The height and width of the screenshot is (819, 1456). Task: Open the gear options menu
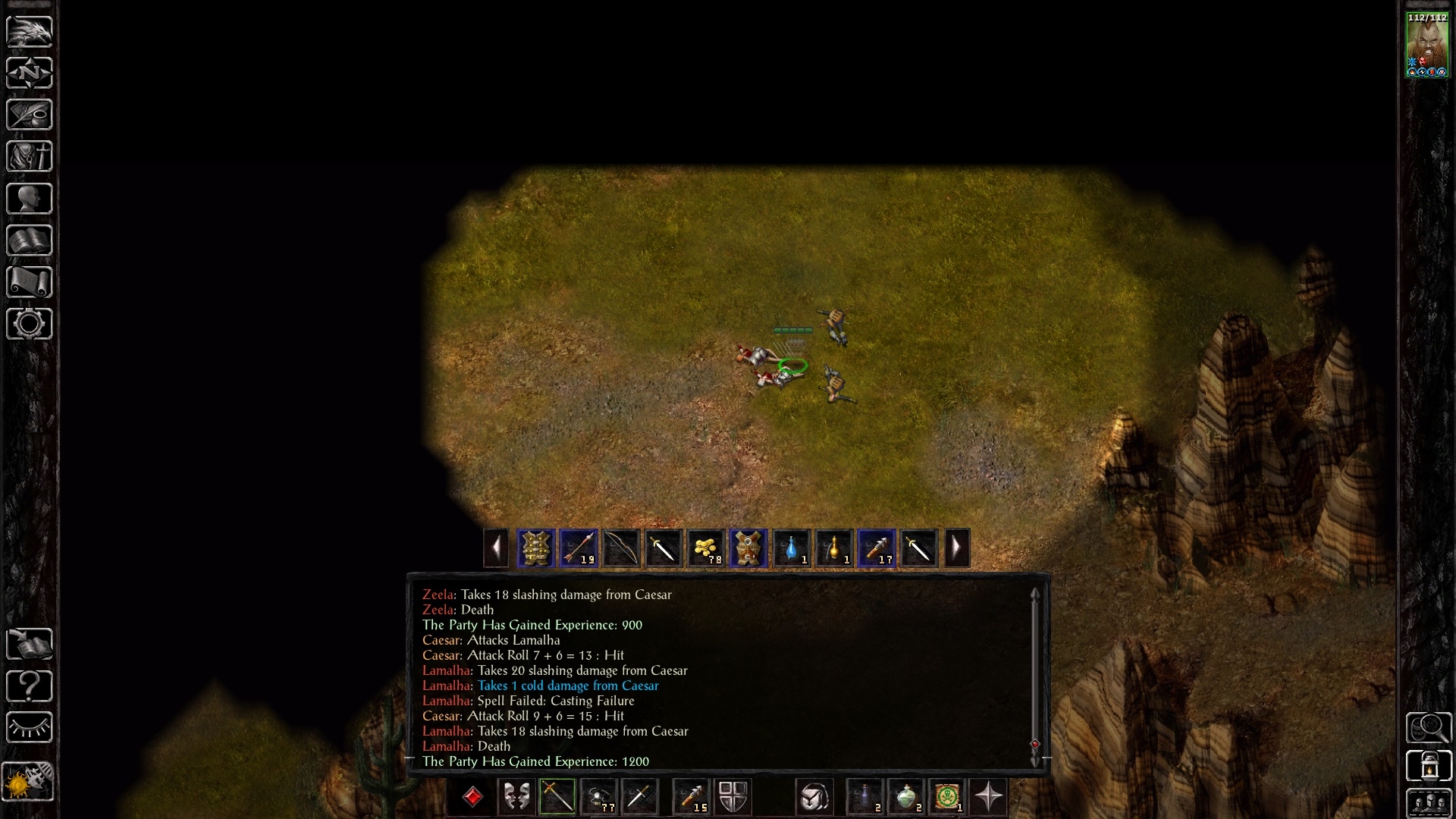pyautogui.click(x=30, y=324)
